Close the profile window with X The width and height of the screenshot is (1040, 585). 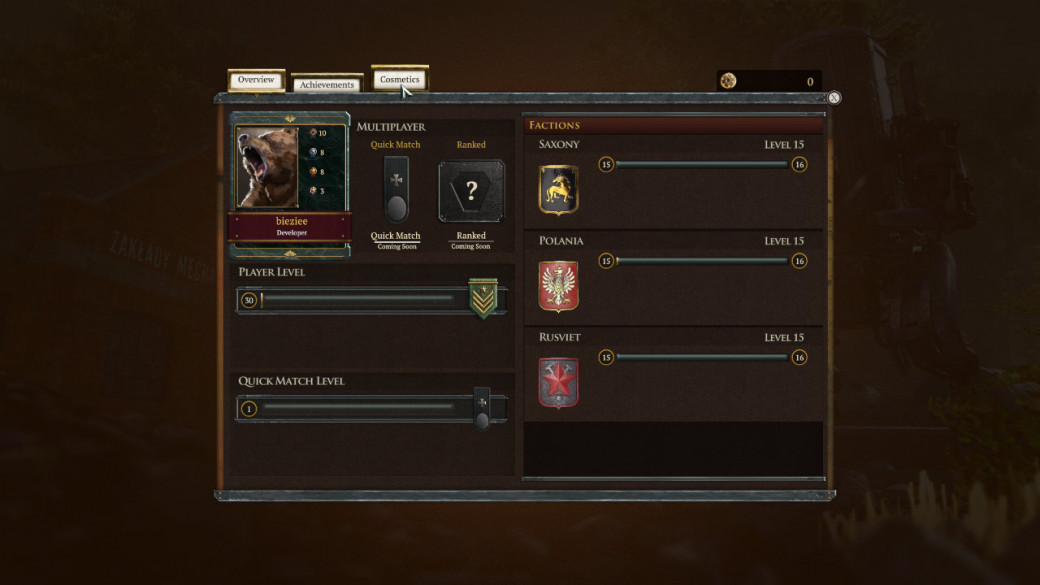pos(834,98)
